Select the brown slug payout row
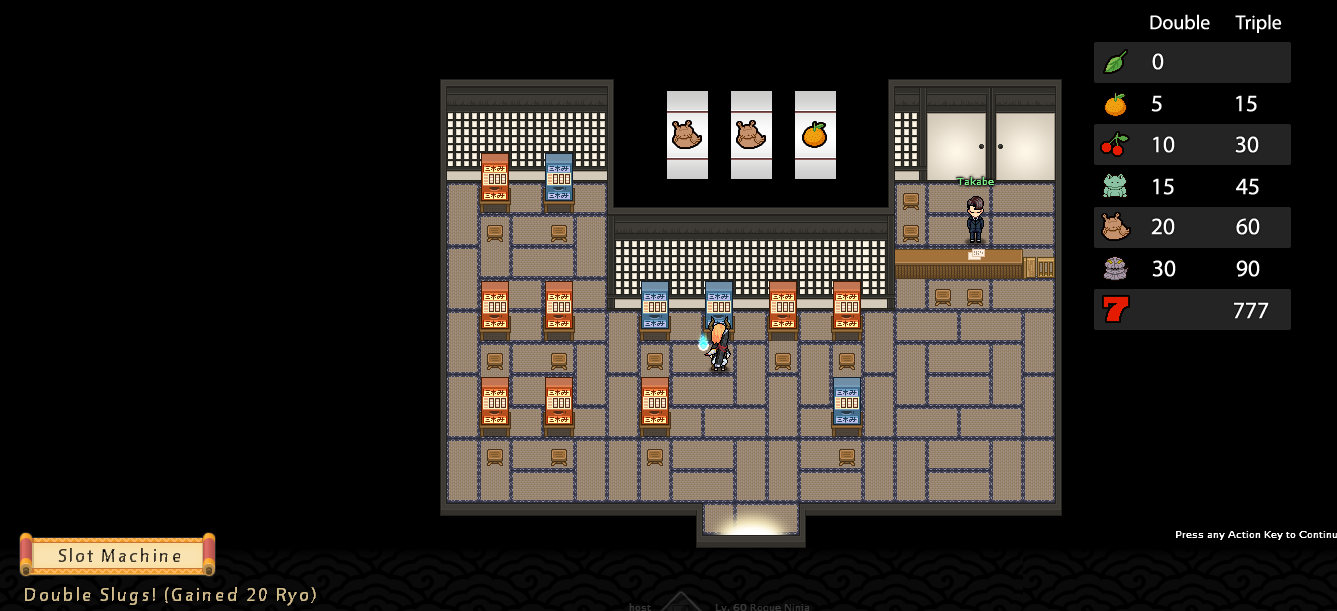Image resolution: width=1337 pixels, height=611 pixels. click(1192, 227)
